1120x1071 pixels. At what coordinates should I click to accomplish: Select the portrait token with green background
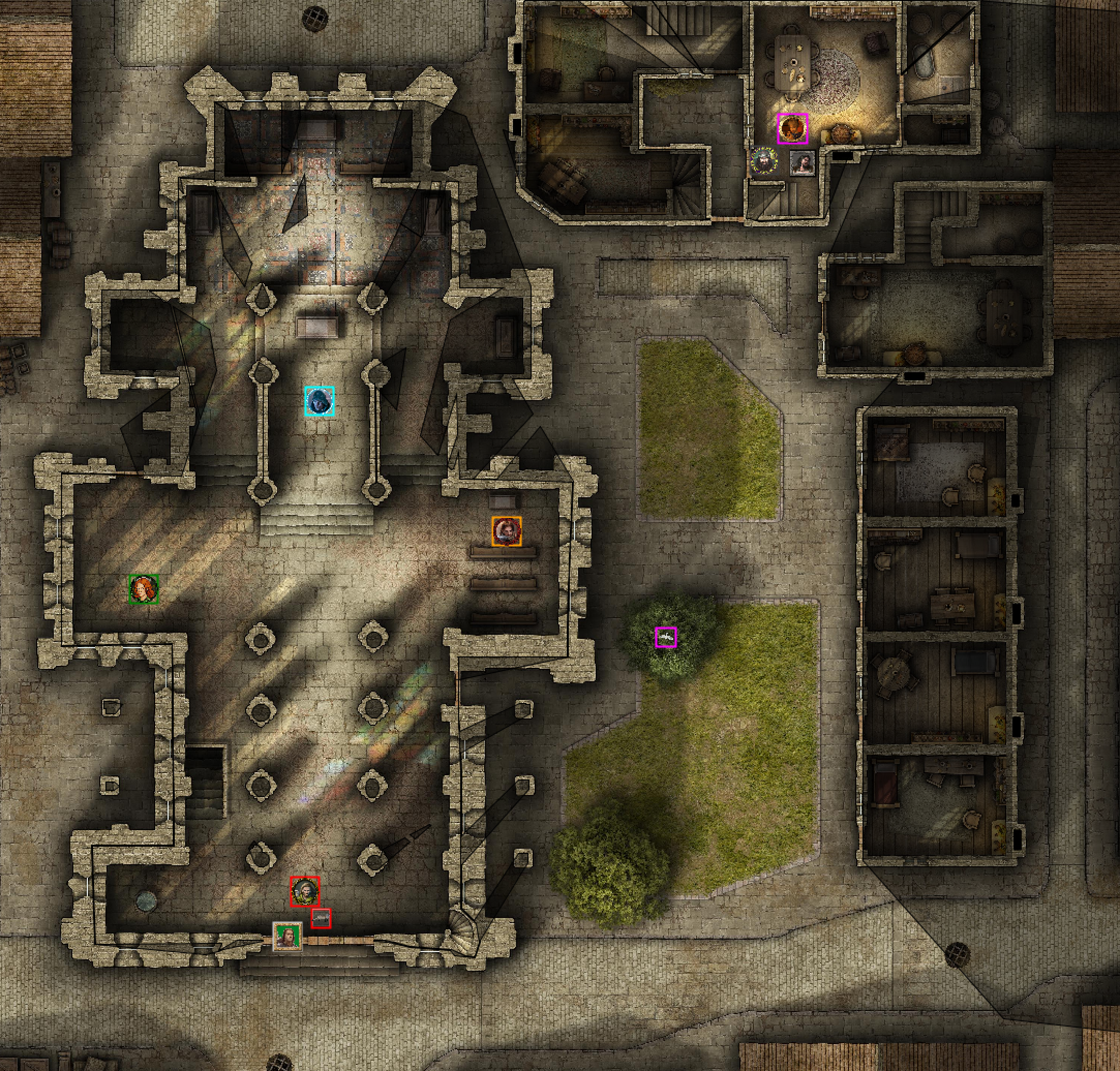pos(286,936)
